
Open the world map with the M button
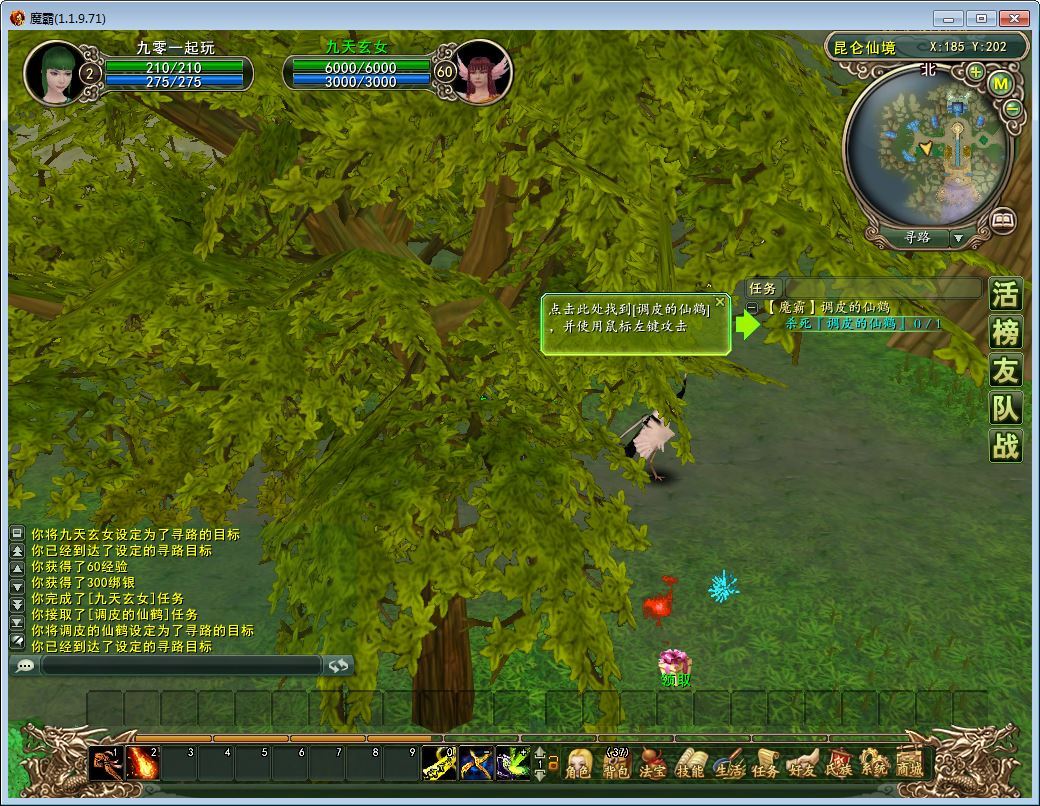(1000, 84)
